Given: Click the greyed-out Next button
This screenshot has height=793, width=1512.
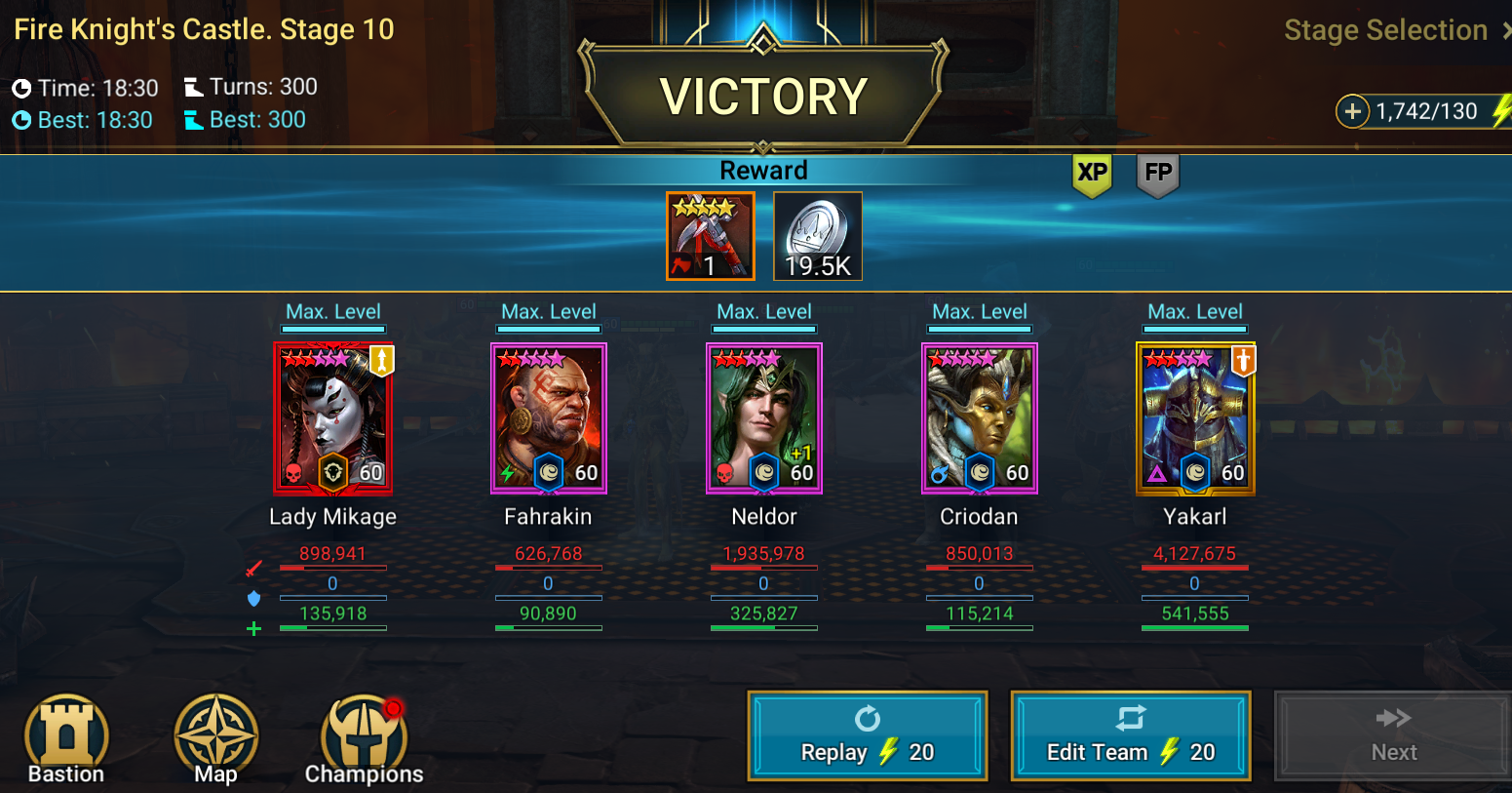Looking at the screenshot, I should 1393,736.
